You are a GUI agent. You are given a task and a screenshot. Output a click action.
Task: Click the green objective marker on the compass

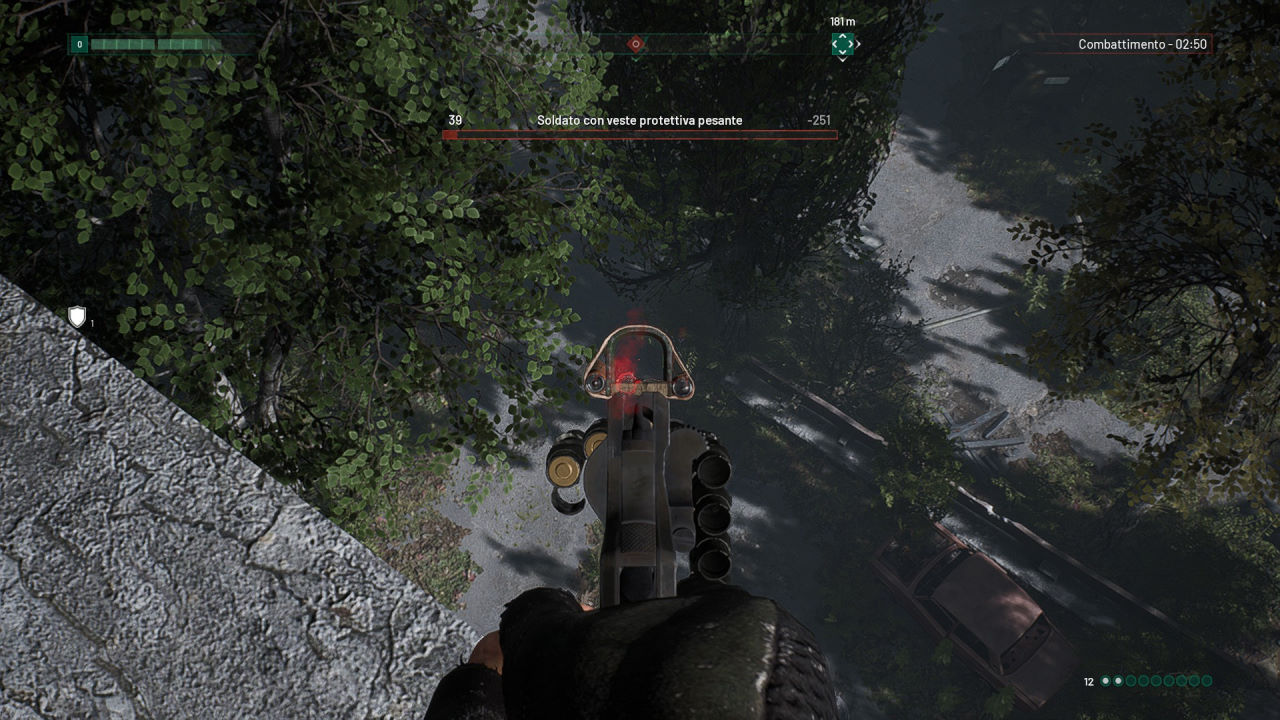(843, 44)
